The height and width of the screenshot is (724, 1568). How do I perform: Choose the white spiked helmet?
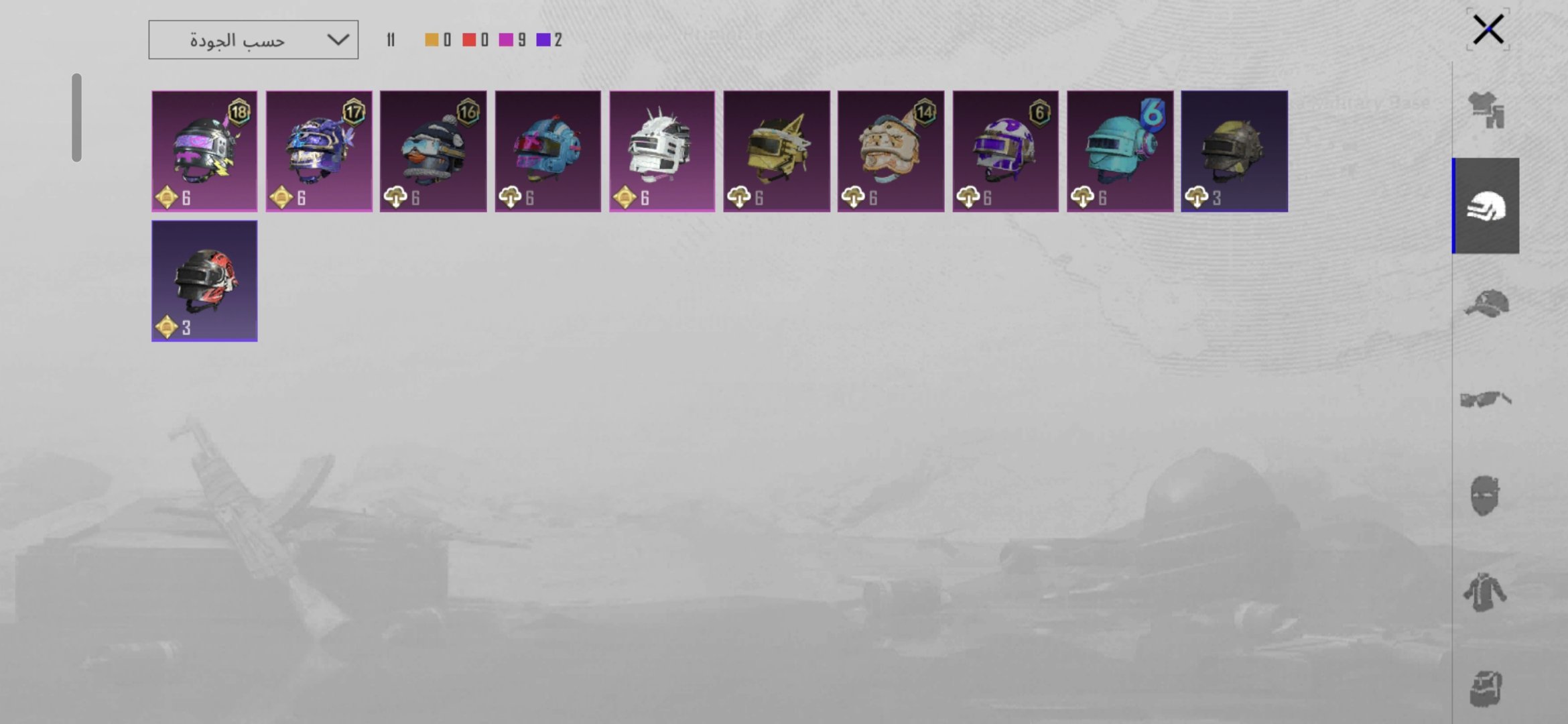(x=662, y=151)
